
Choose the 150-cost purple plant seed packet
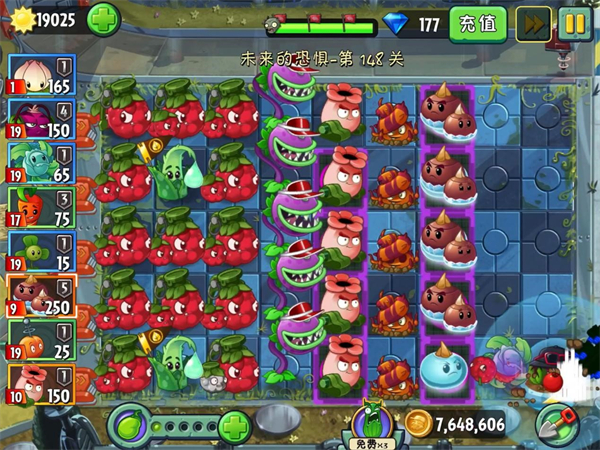[41, 118]
